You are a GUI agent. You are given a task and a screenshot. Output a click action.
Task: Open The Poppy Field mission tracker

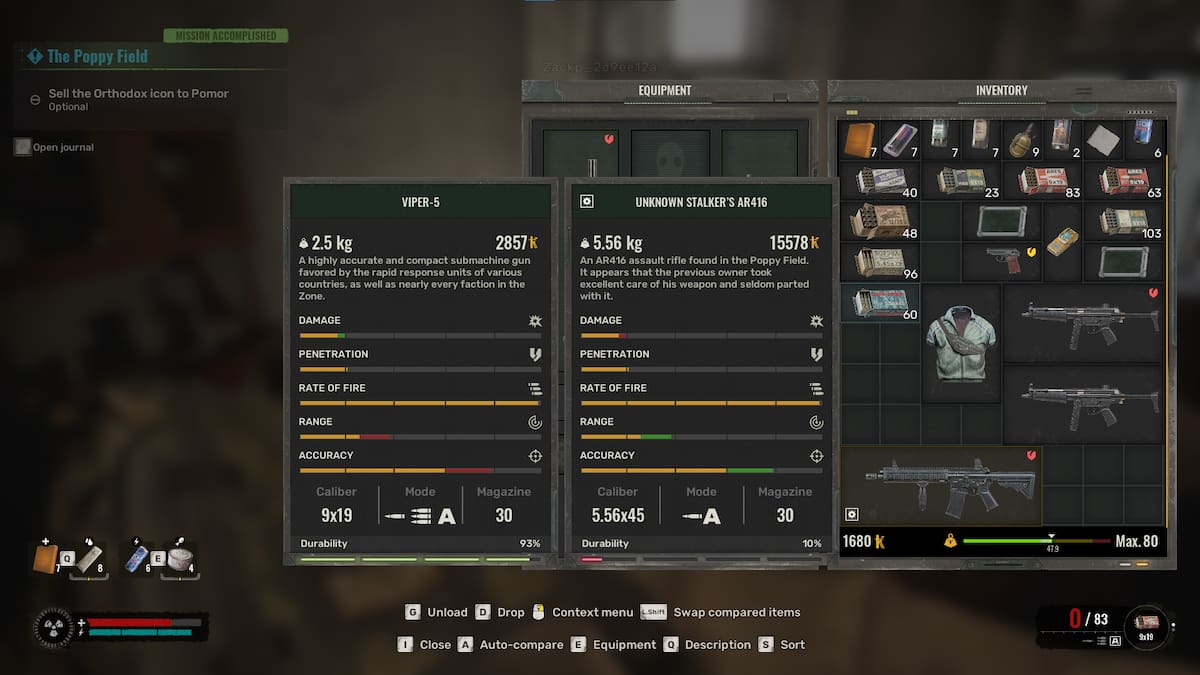97,57
